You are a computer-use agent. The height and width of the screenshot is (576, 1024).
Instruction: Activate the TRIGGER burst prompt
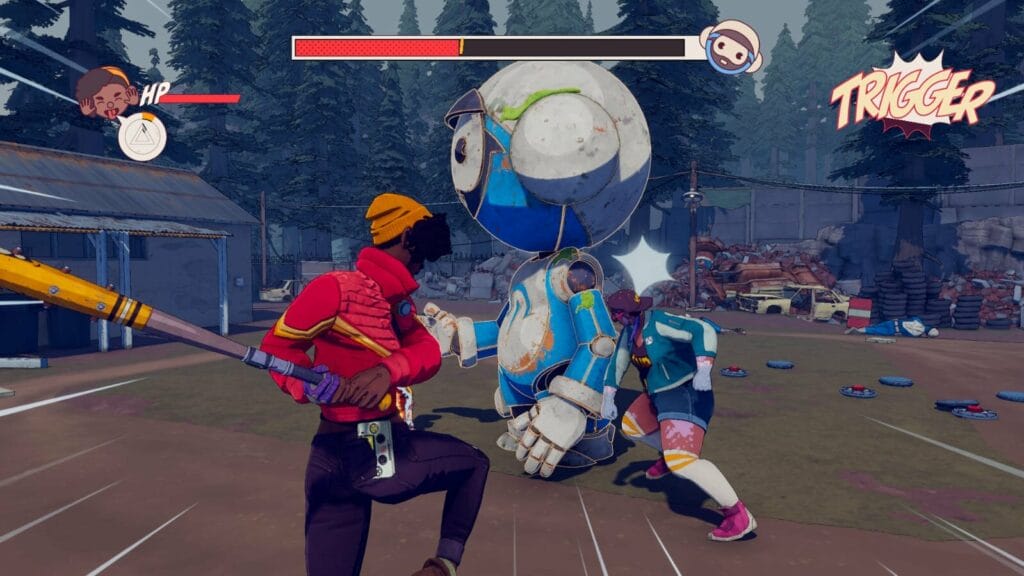tap(910, 98)
